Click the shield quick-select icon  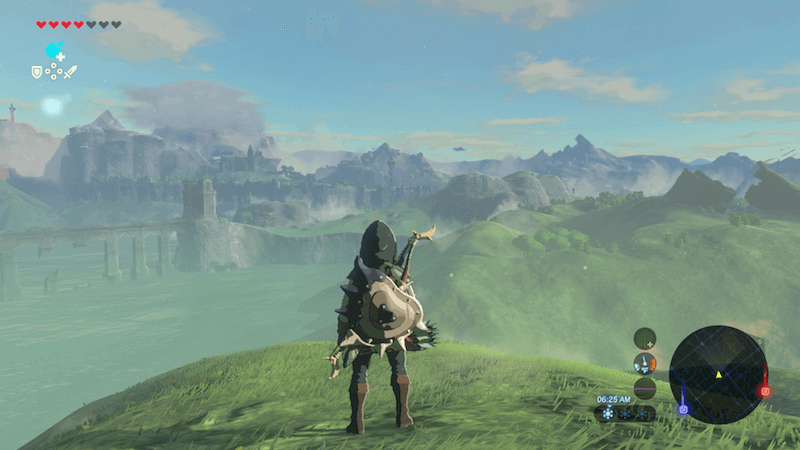point(37,72)
